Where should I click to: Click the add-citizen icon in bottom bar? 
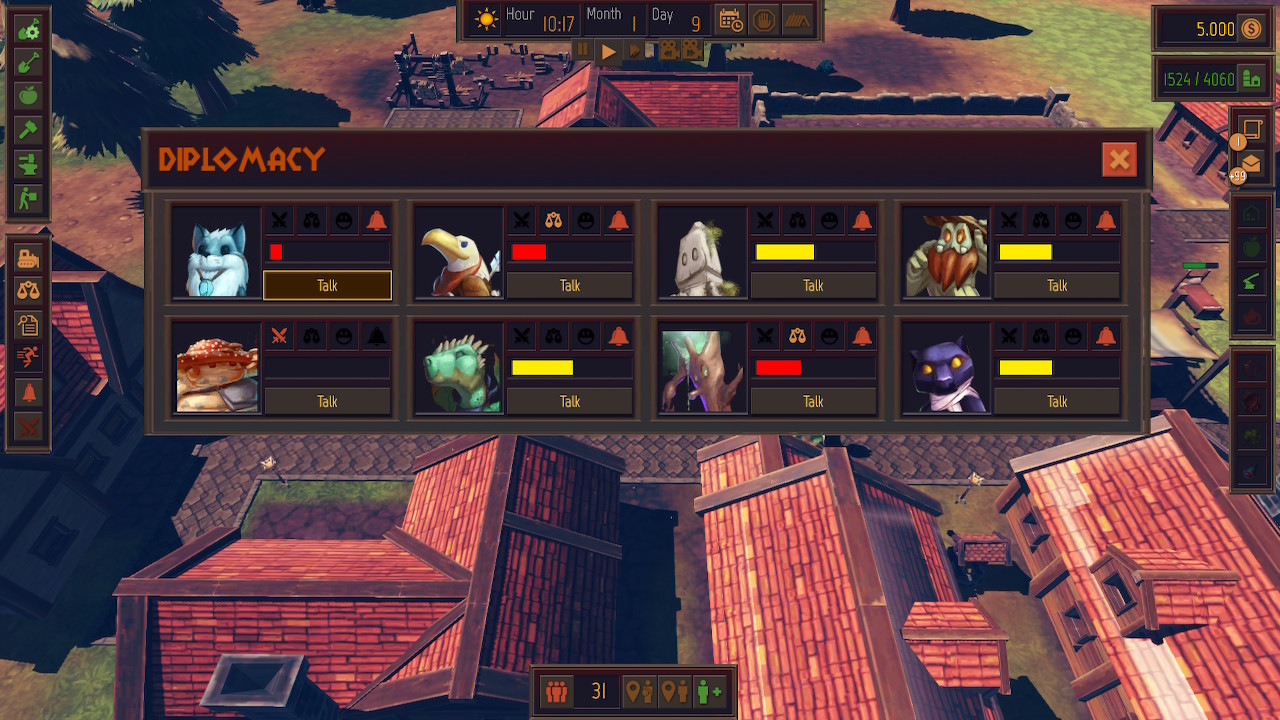pyautogui.click(x=710, y=691)
